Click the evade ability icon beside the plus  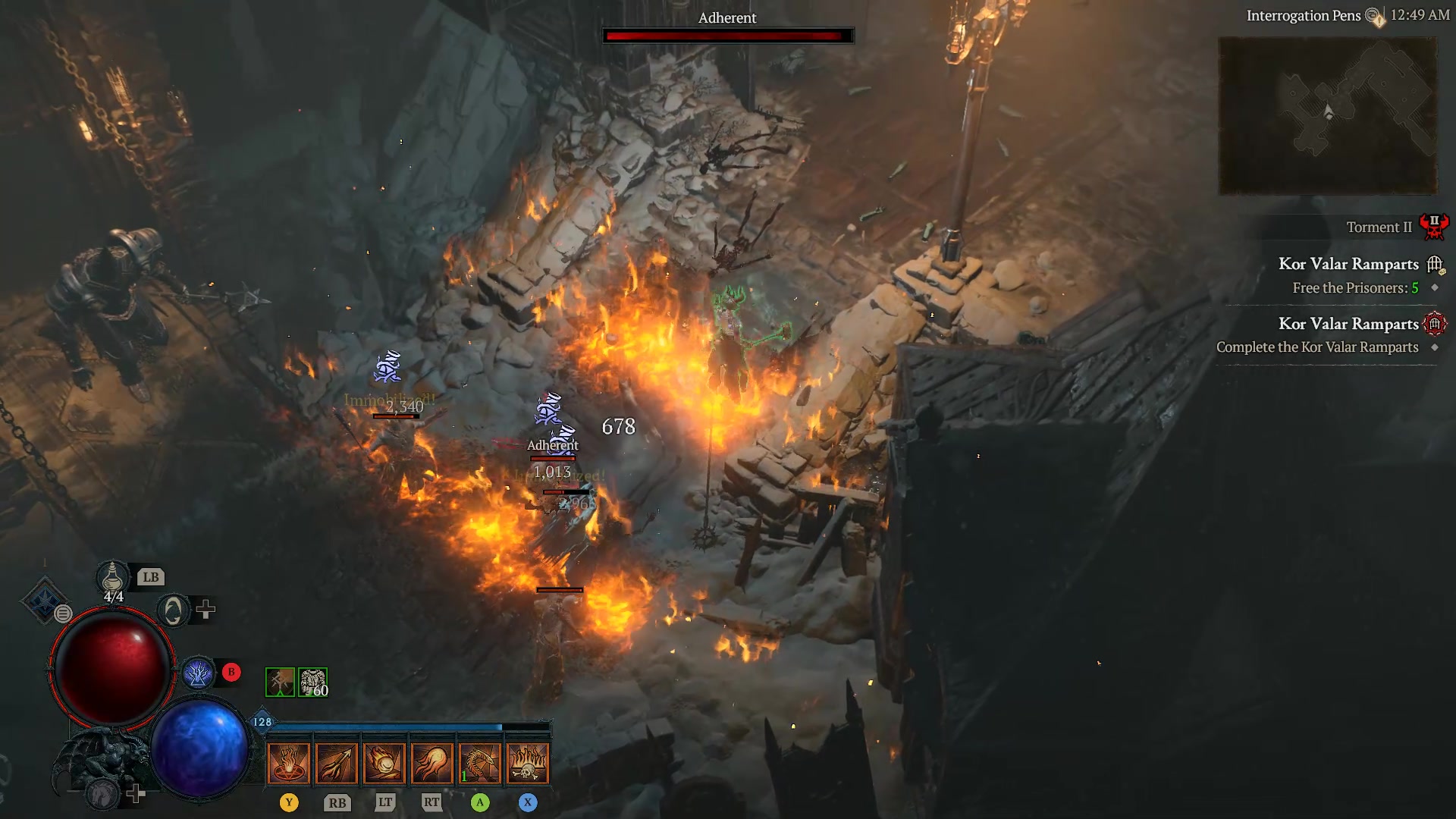(x=173, y=609)
